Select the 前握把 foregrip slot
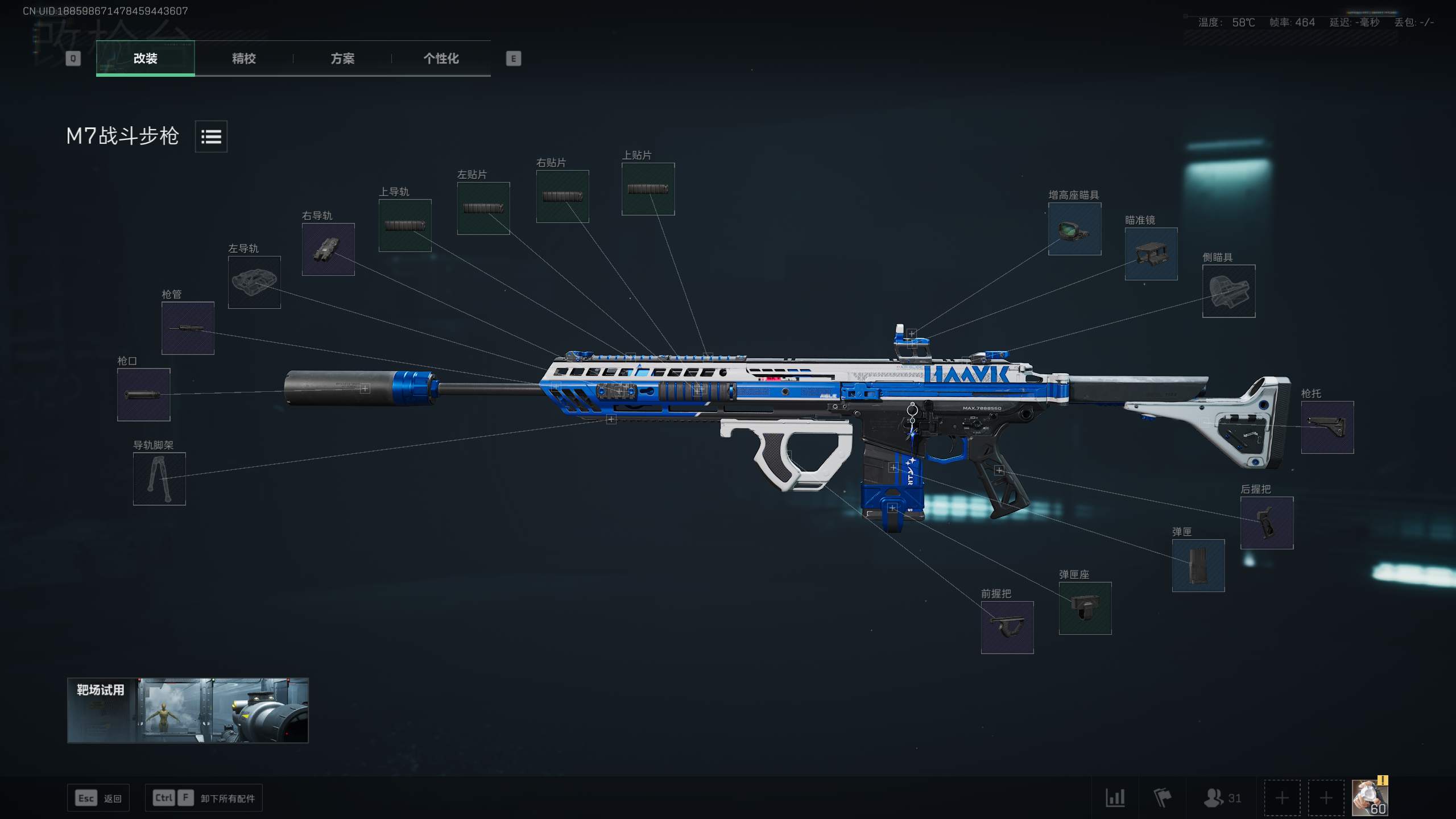This screenshot has width=1456, height=819. pos(1007,627)
